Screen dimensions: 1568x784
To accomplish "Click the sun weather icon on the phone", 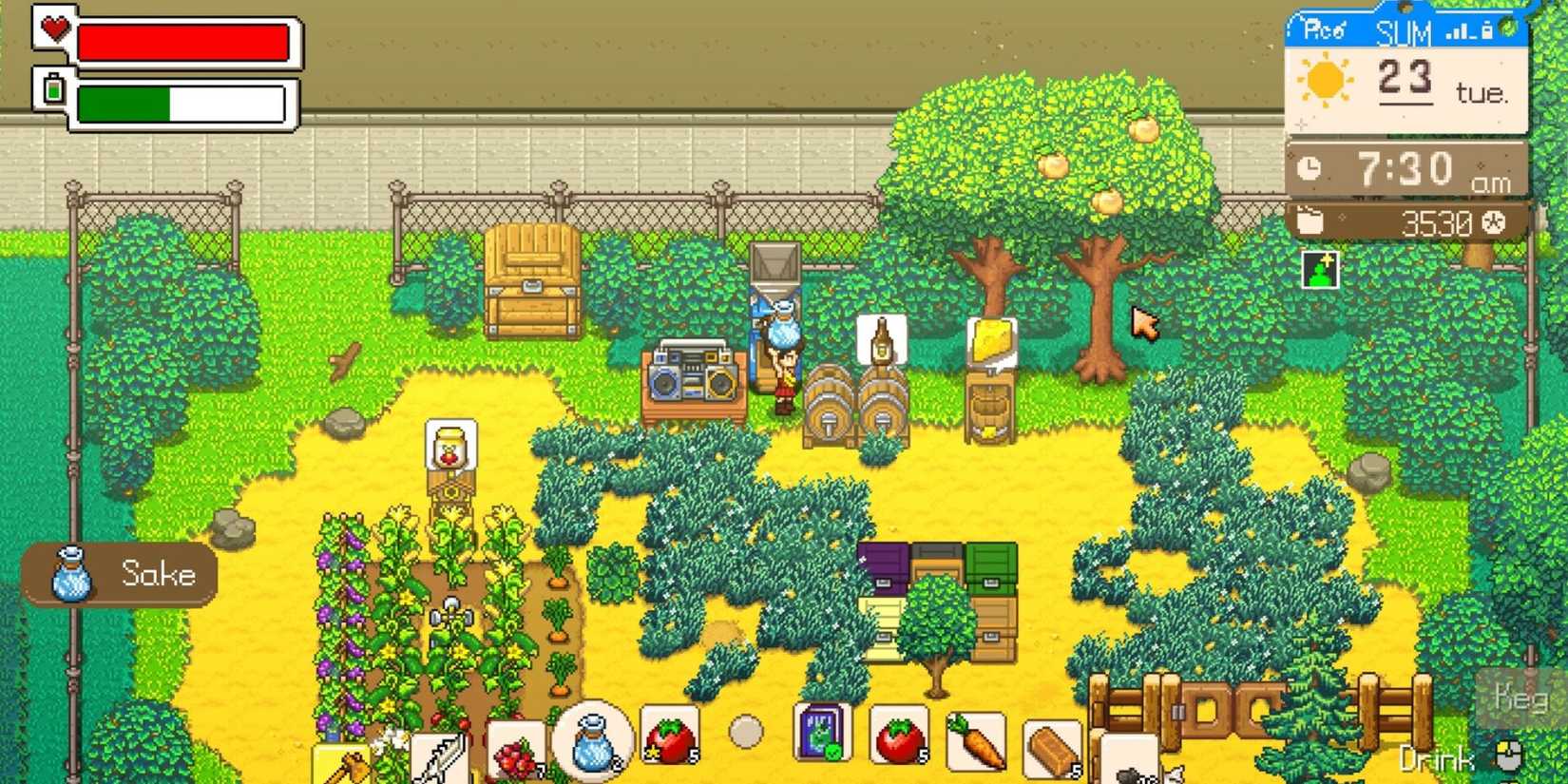I will pos(1326,81).
